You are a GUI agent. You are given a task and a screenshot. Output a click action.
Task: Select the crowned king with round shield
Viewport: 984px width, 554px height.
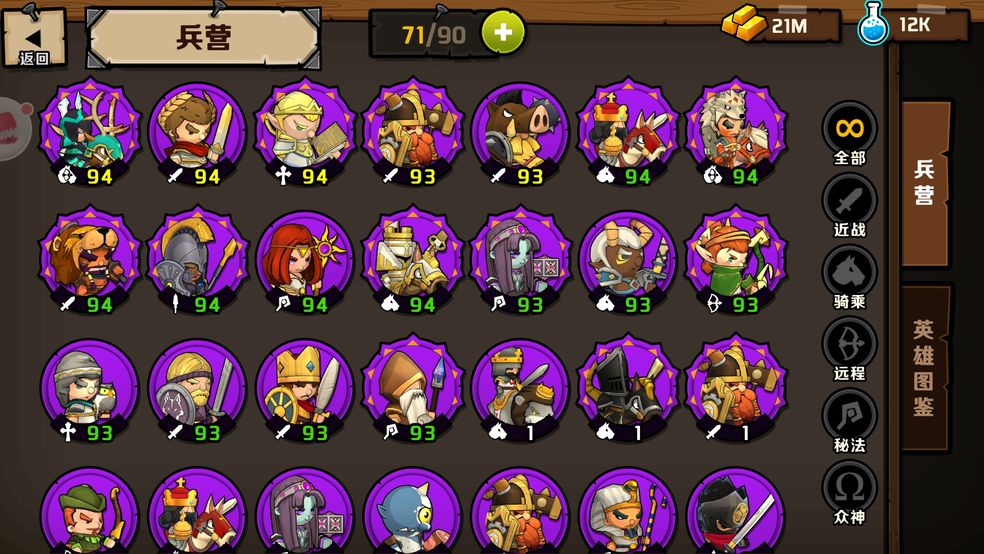[x=304, y=387]
